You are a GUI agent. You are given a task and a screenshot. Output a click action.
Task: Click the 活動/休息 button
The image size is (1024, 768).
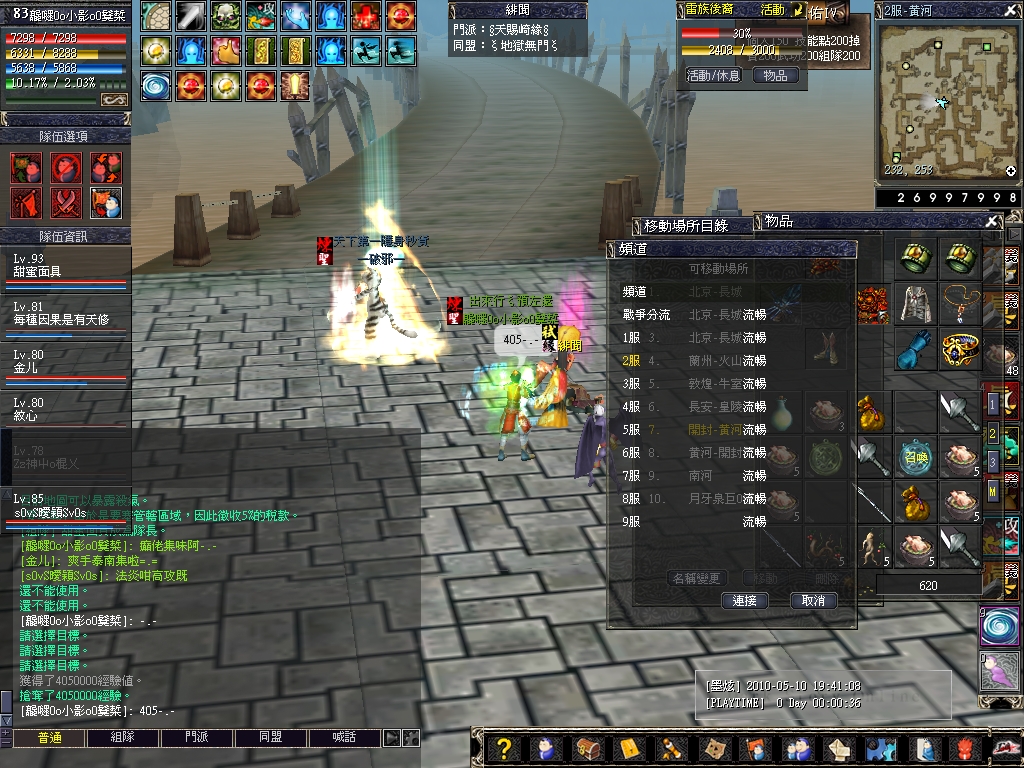[x=713, y=75]
